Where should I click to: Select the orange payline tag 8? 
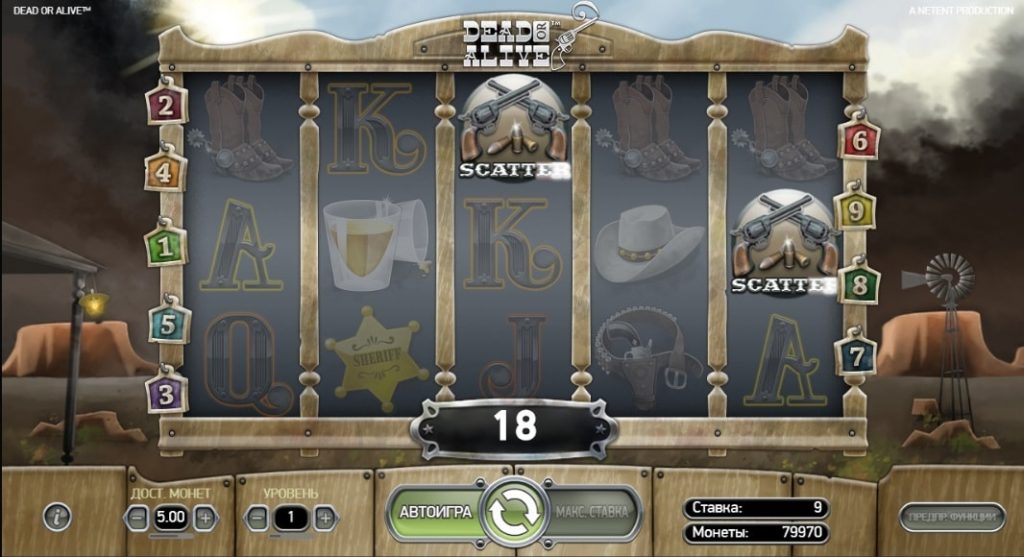click(859, 283)
